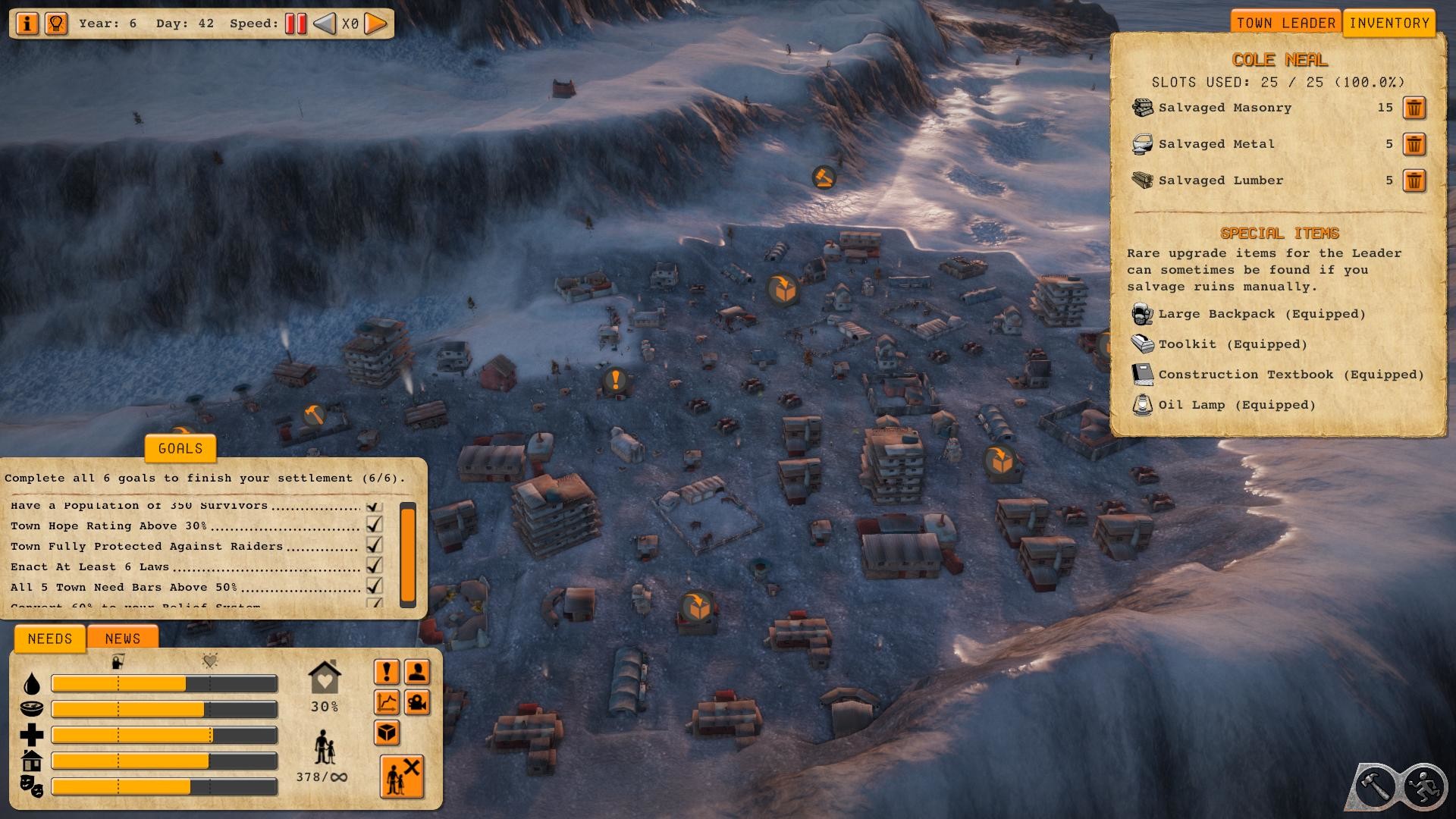
Task: Open the exclamation mark alerts button
Action: pos(387,672)
